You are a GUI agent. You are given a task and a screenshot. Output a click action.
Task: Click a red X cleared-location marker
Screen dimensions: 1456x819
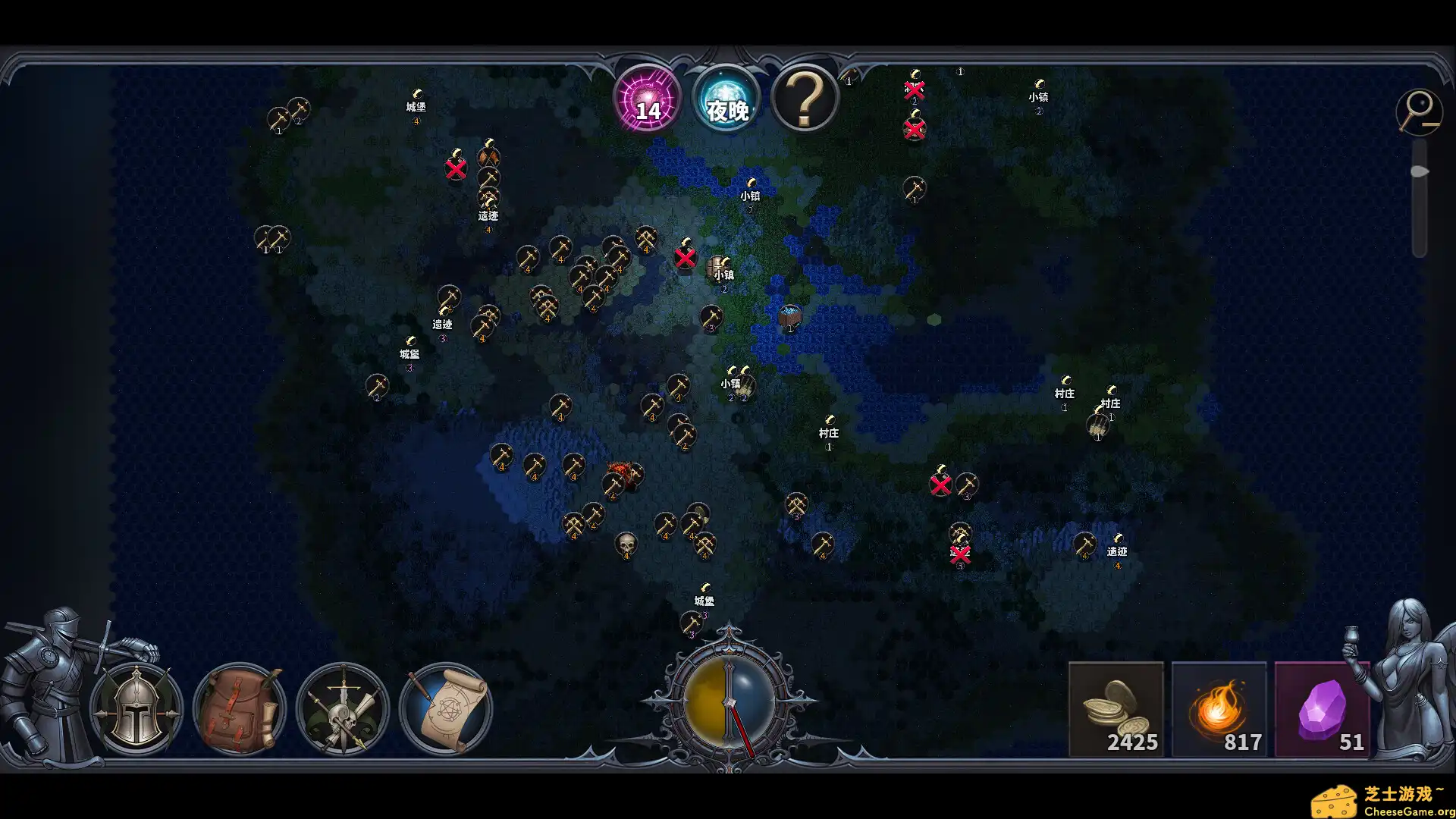(x=686, y=259)
